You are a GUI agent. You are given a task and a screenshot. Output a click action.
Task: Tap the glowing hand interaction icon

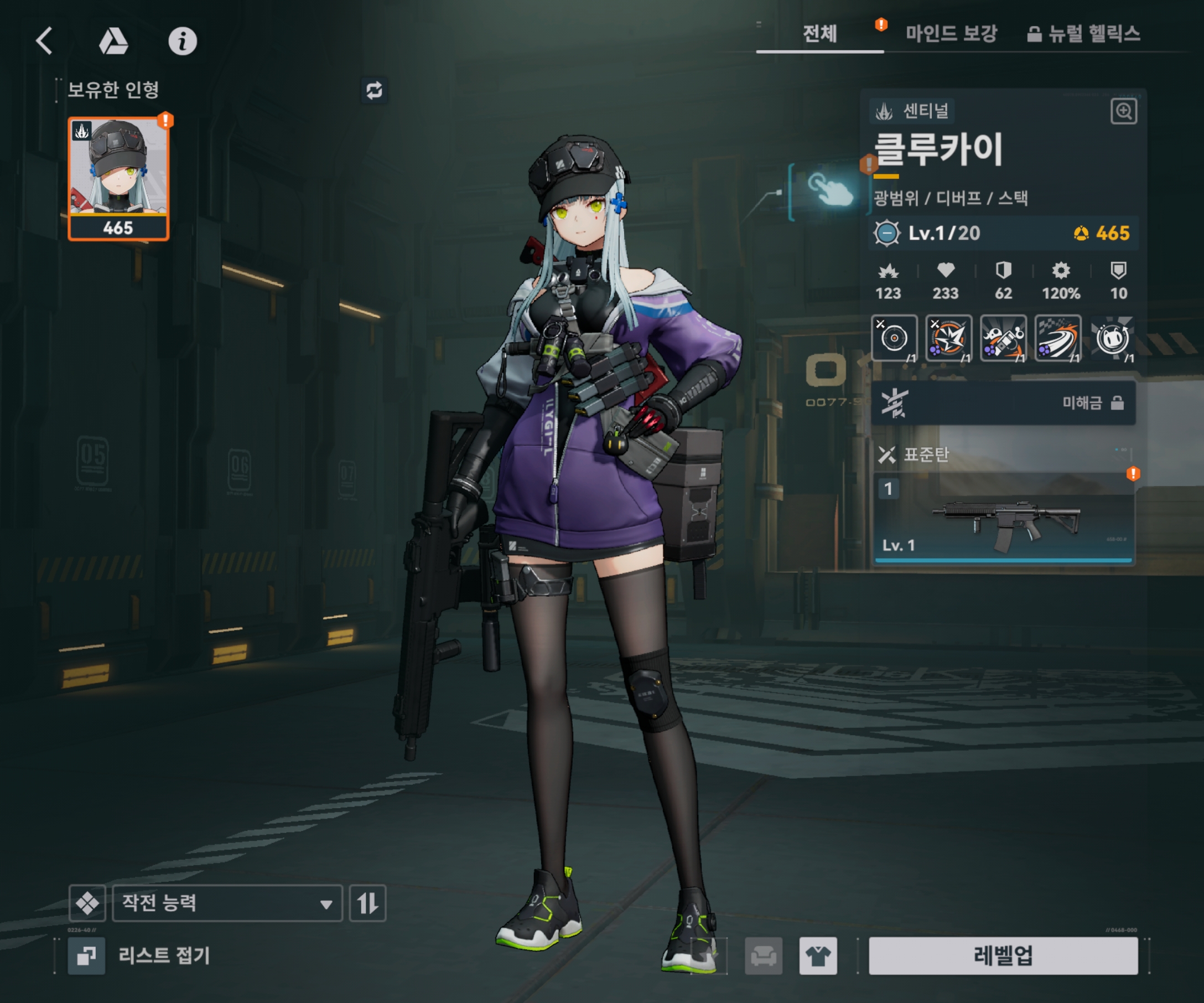point(829,190)
